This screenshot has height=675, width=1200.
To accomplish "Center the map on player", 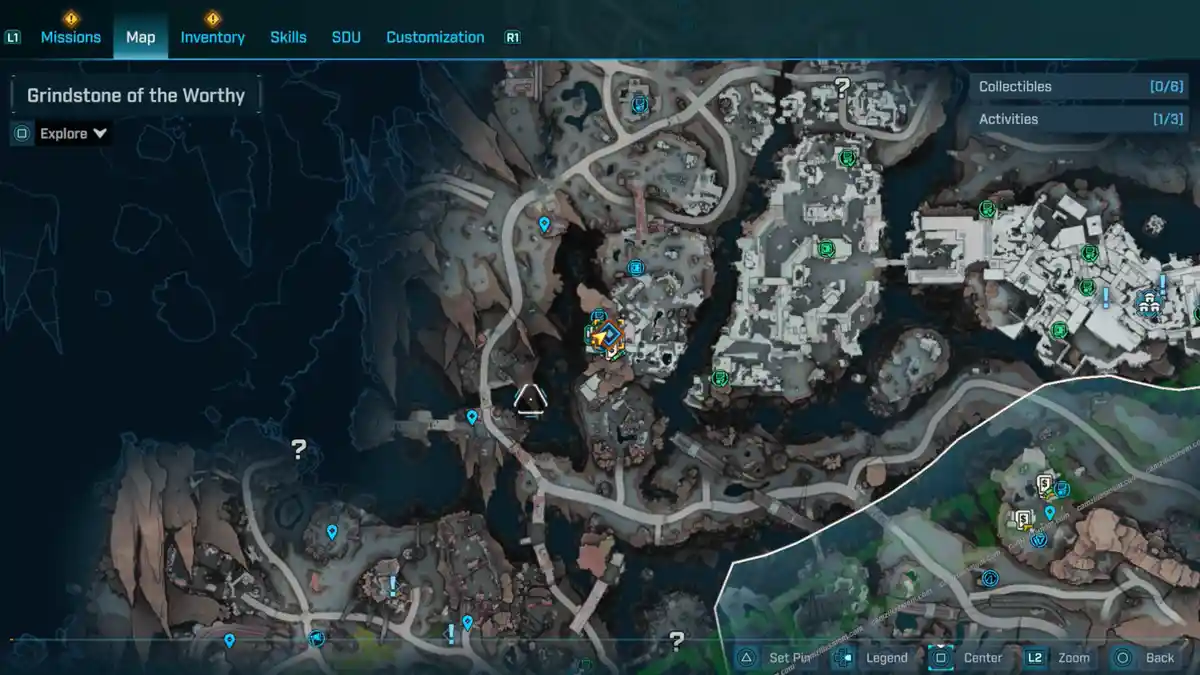I will point(970,657).
